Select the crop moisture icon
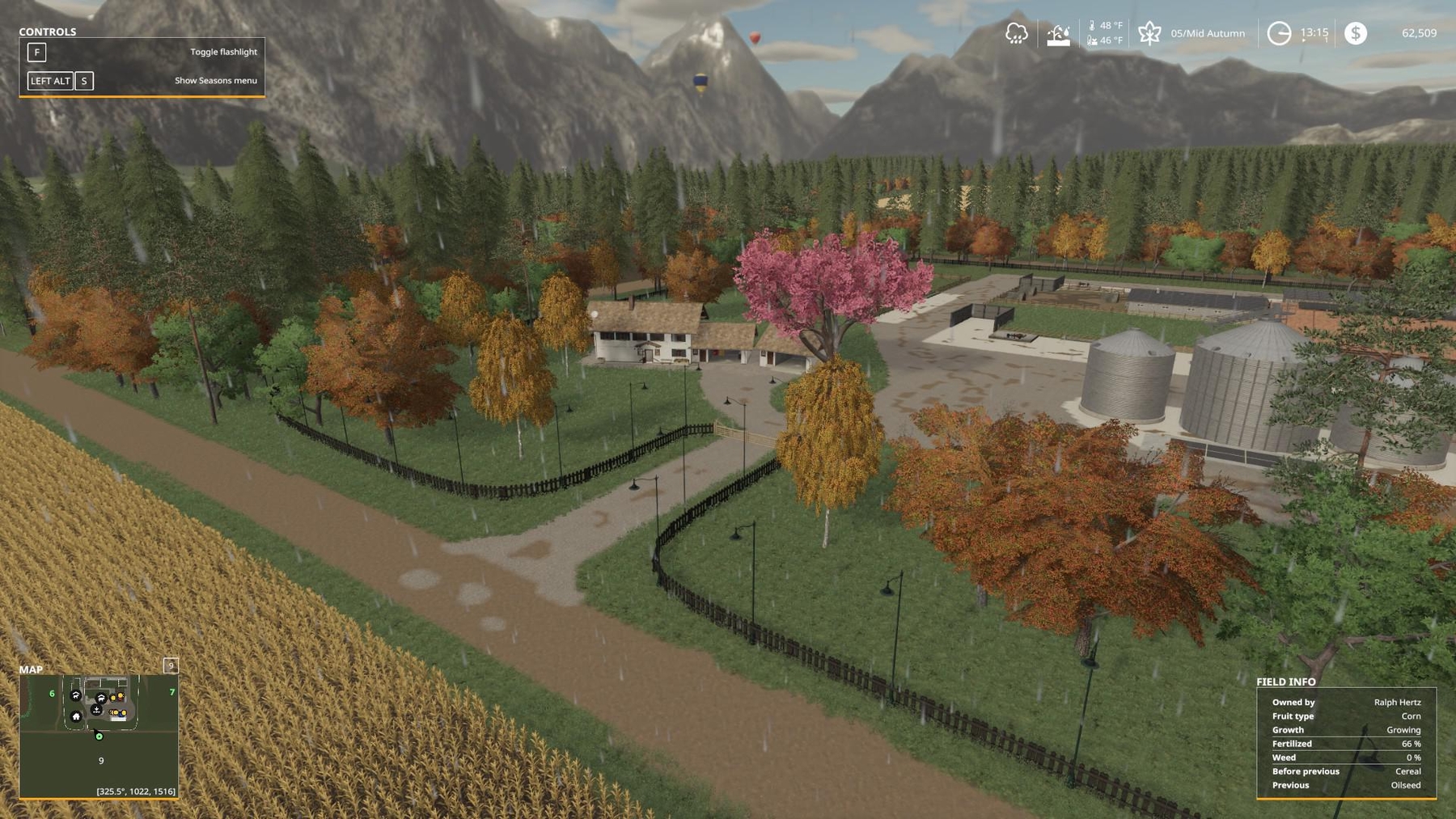Image resolution: width=1456 pixels, height=819 pixels. 1058,34
